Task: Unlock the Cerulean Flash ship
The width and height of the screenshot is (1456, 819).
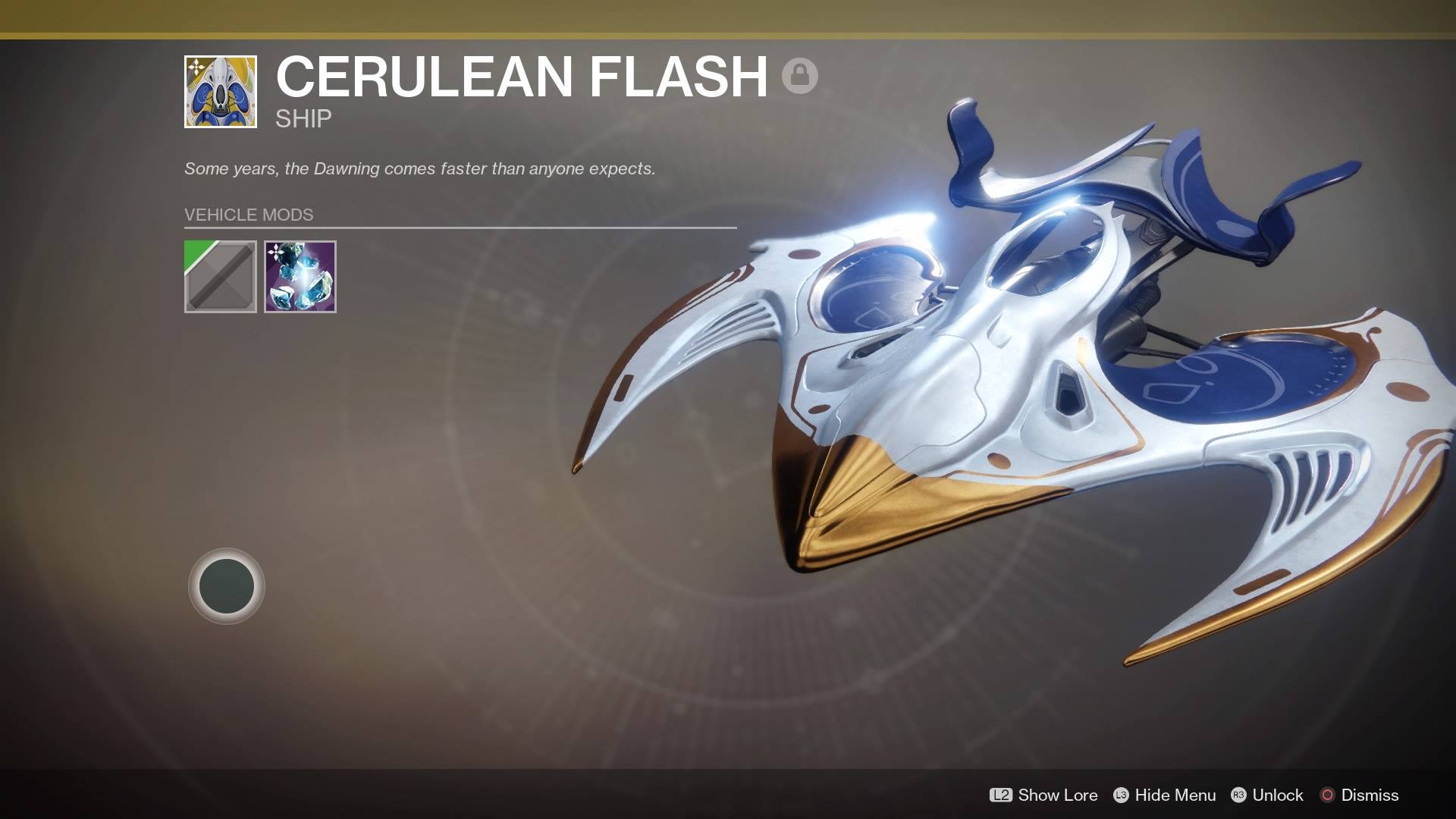Action: click(1267, 795)
